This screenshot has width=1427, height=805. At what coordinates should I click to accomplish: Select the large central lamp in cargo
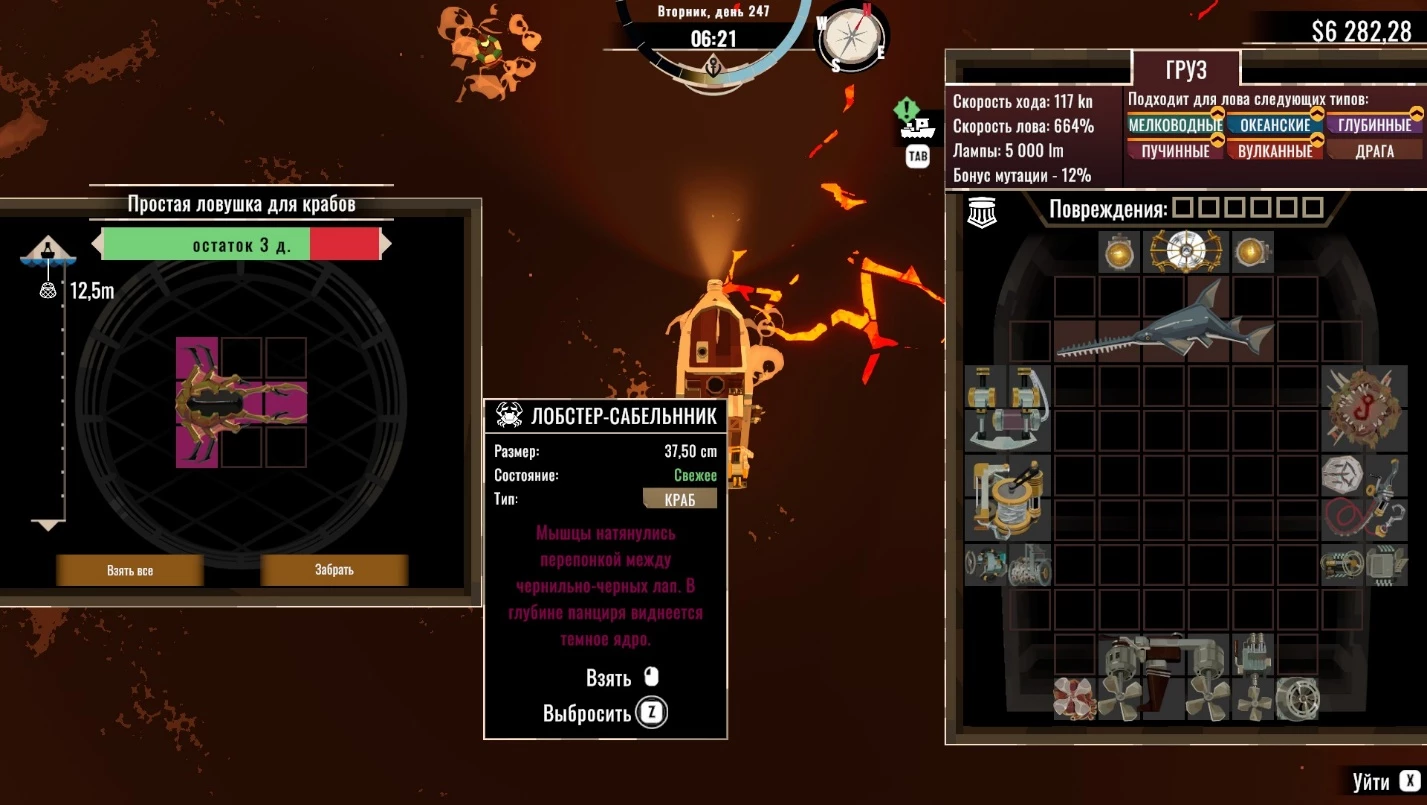(1185, 252)
